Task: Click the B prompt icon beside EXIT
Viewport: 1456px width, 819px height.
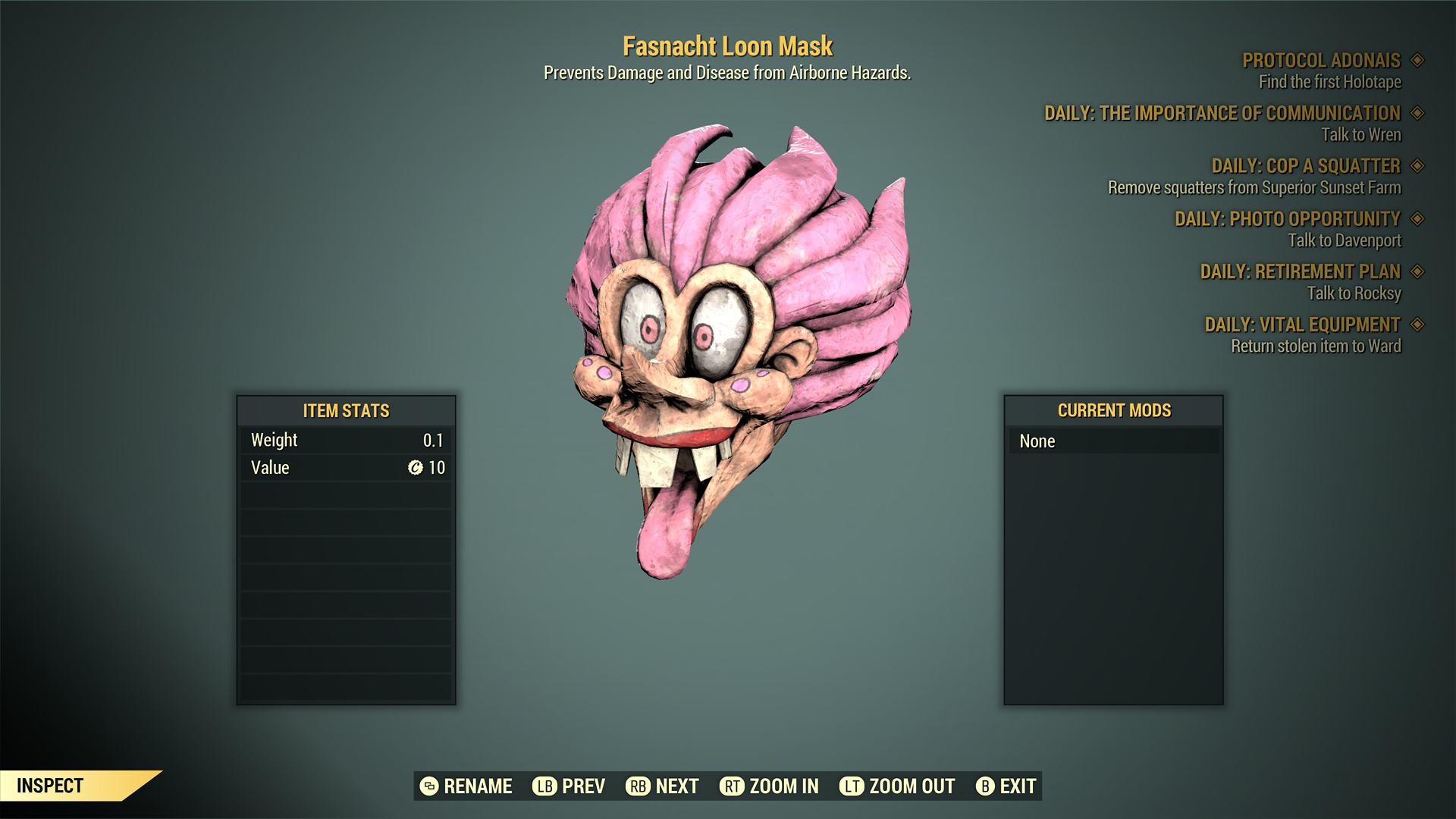Action: [x=986, y=786]
